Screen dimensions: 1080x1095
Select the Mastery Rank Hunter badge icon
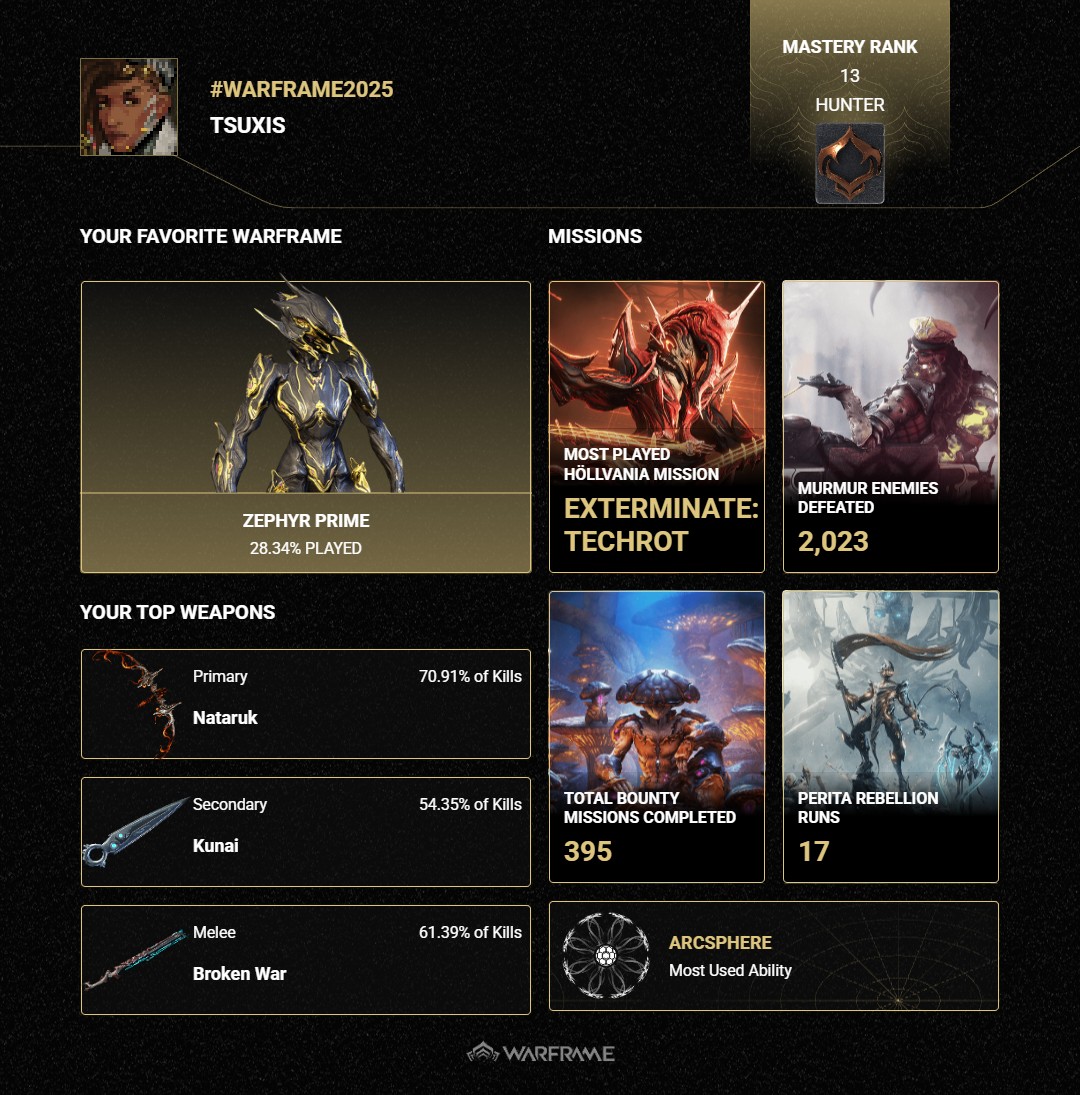click(x=849, y=163)
